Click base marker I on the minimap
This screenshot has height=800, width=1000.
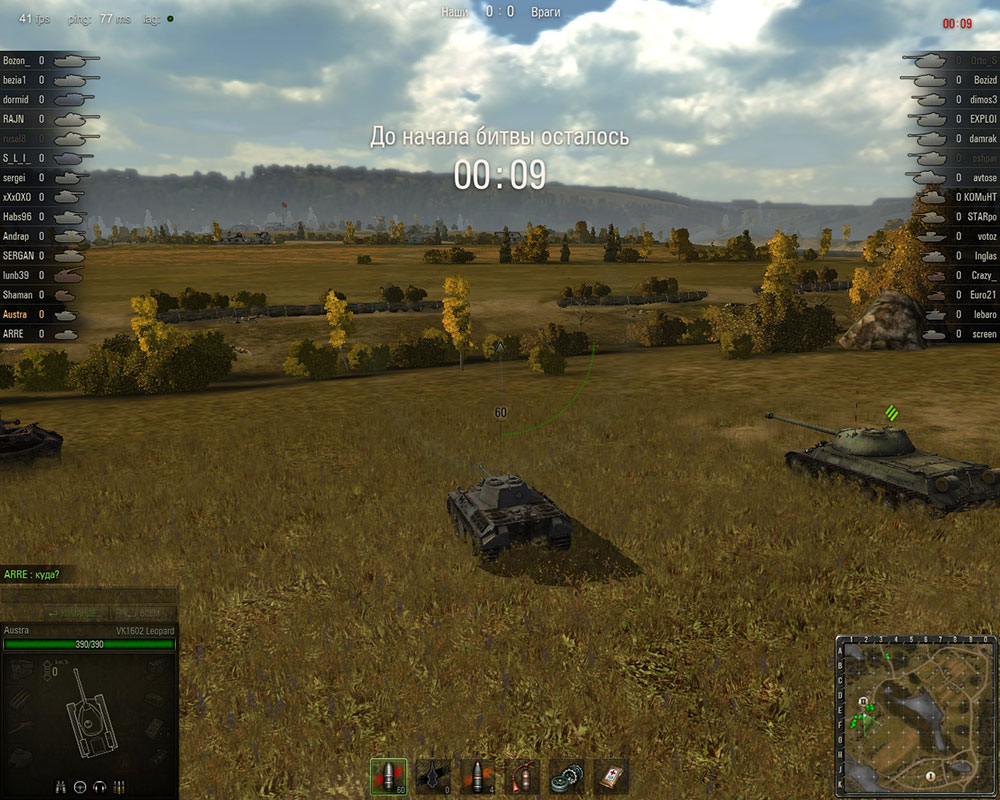pos(930,776)
